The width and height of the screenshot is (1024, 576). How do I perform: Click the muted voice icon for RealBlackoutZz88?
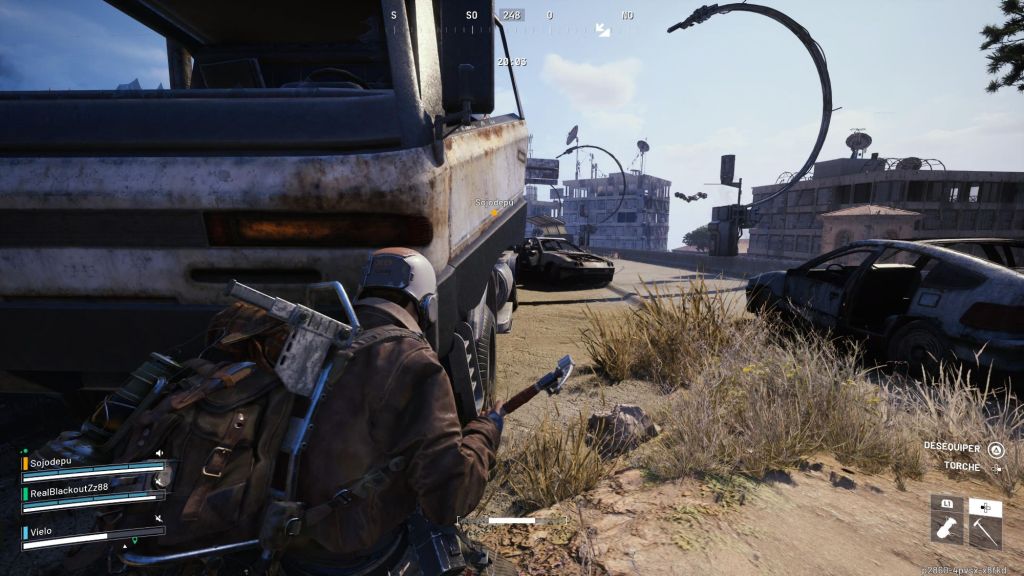159,481
